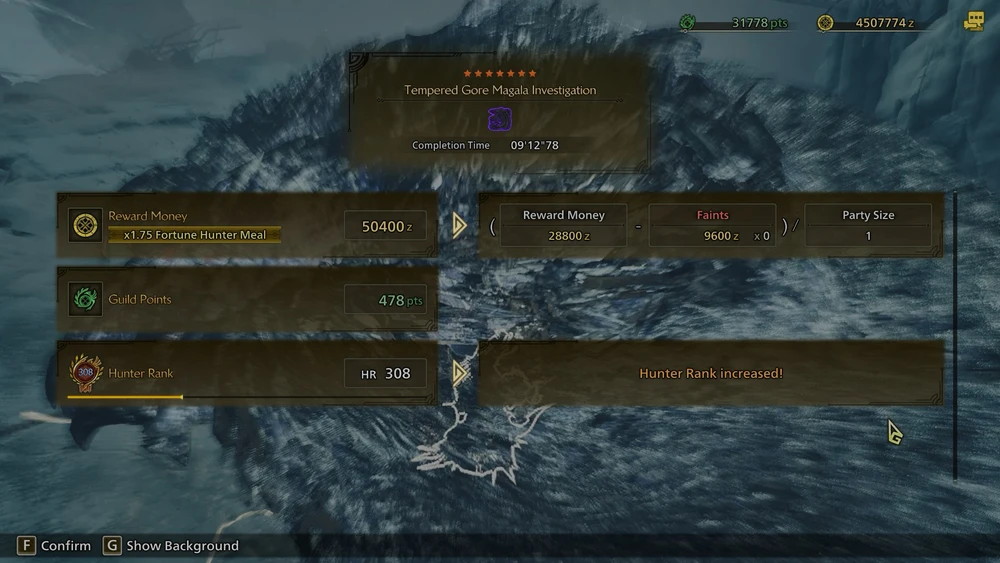Click the arrow beside Reward Money
The width and height of the screenshot is (1000, 563).
(459, 225)
